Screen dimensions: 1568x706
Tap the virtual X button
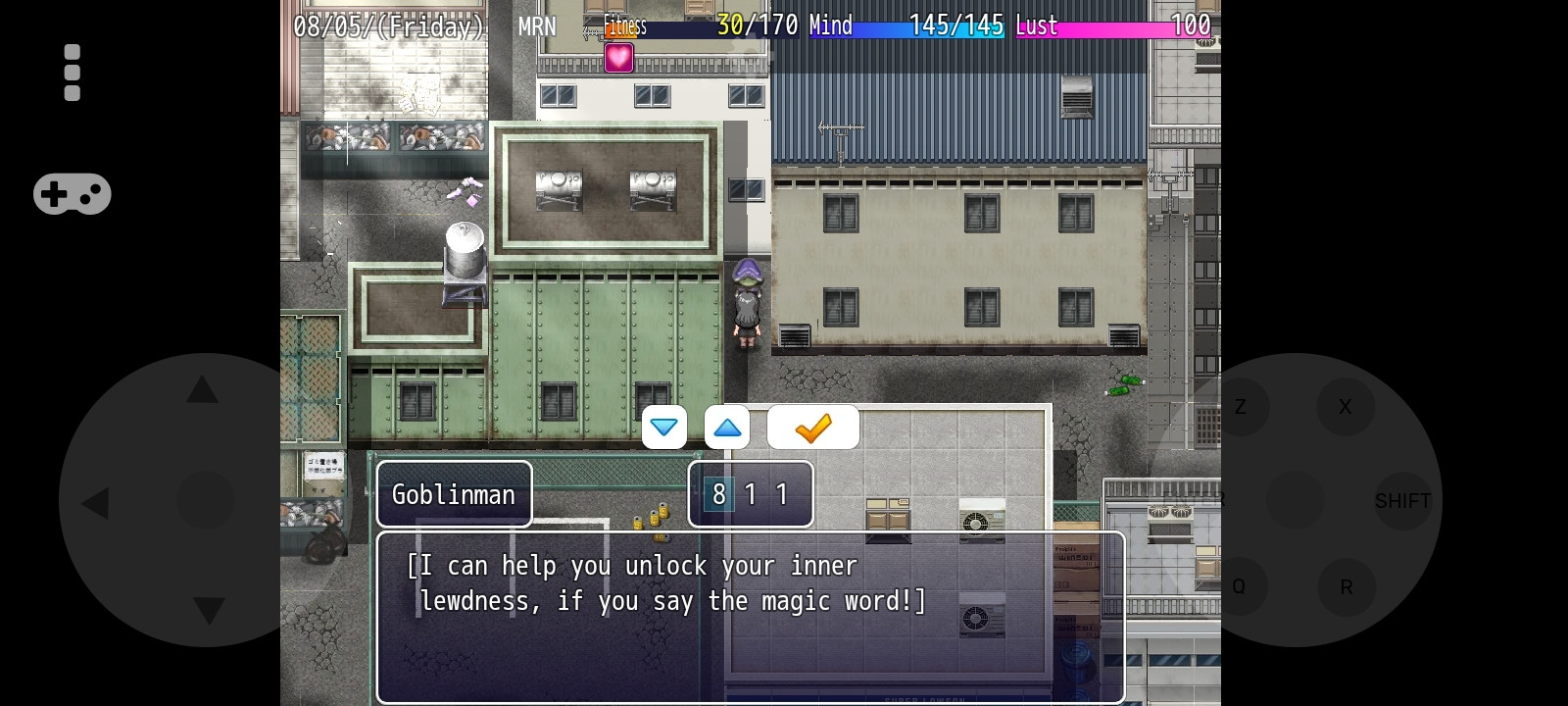click(x=1346, y=406)
